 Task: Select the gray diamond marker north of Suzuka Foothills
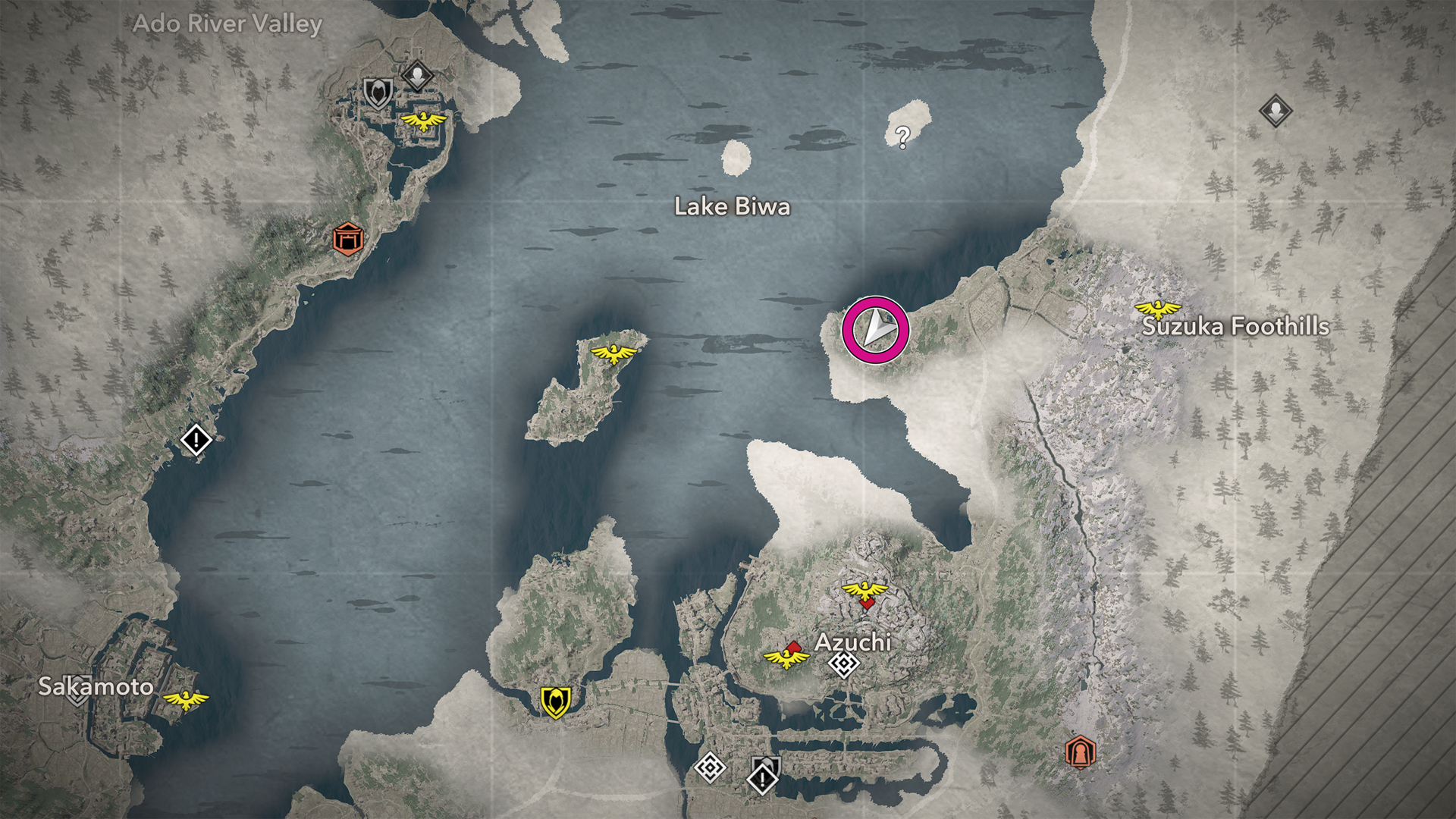[1276, 111]
